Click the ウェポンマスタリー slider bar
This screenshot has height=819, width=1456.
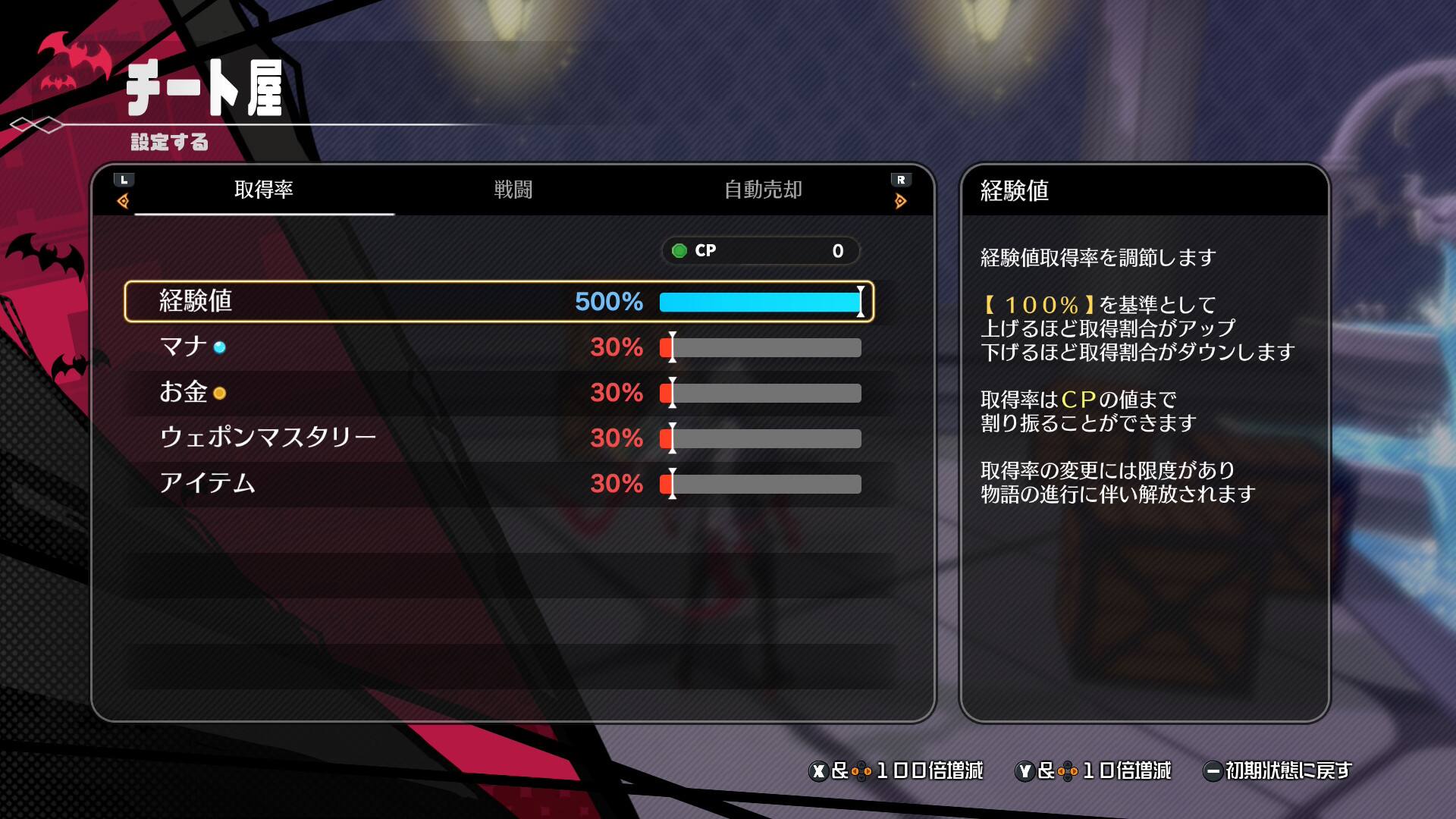point(760,438)
